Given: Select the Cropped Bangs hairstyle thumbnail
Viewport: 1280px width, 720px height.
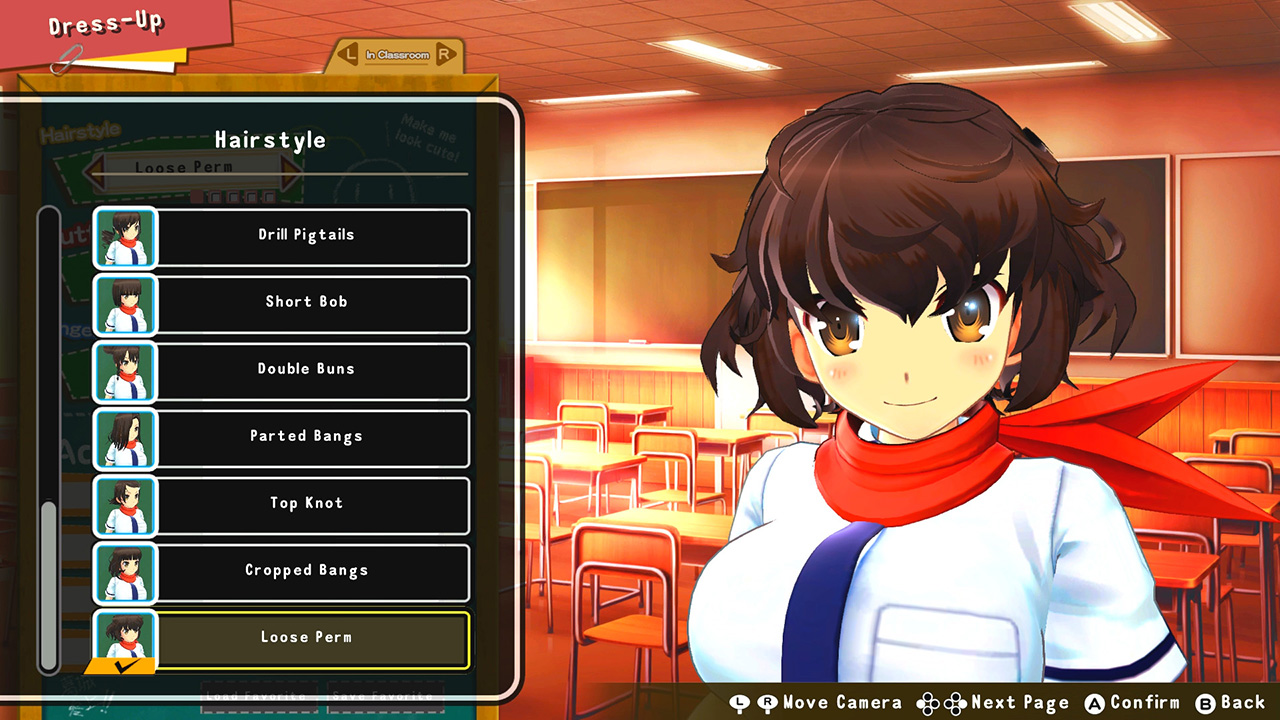Looking at the screenshot, I should click(x=125, y=572).
